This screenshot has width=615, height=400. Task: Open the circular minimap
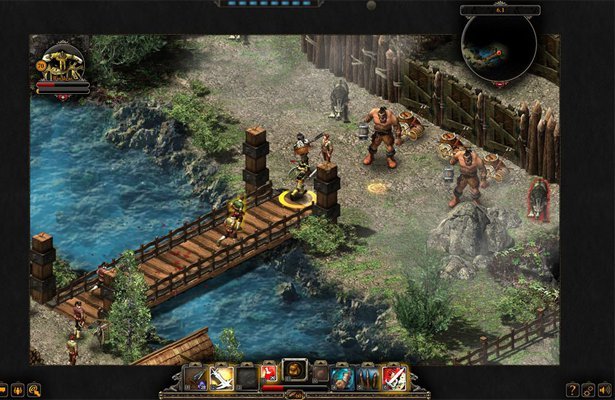coord(498,45)
